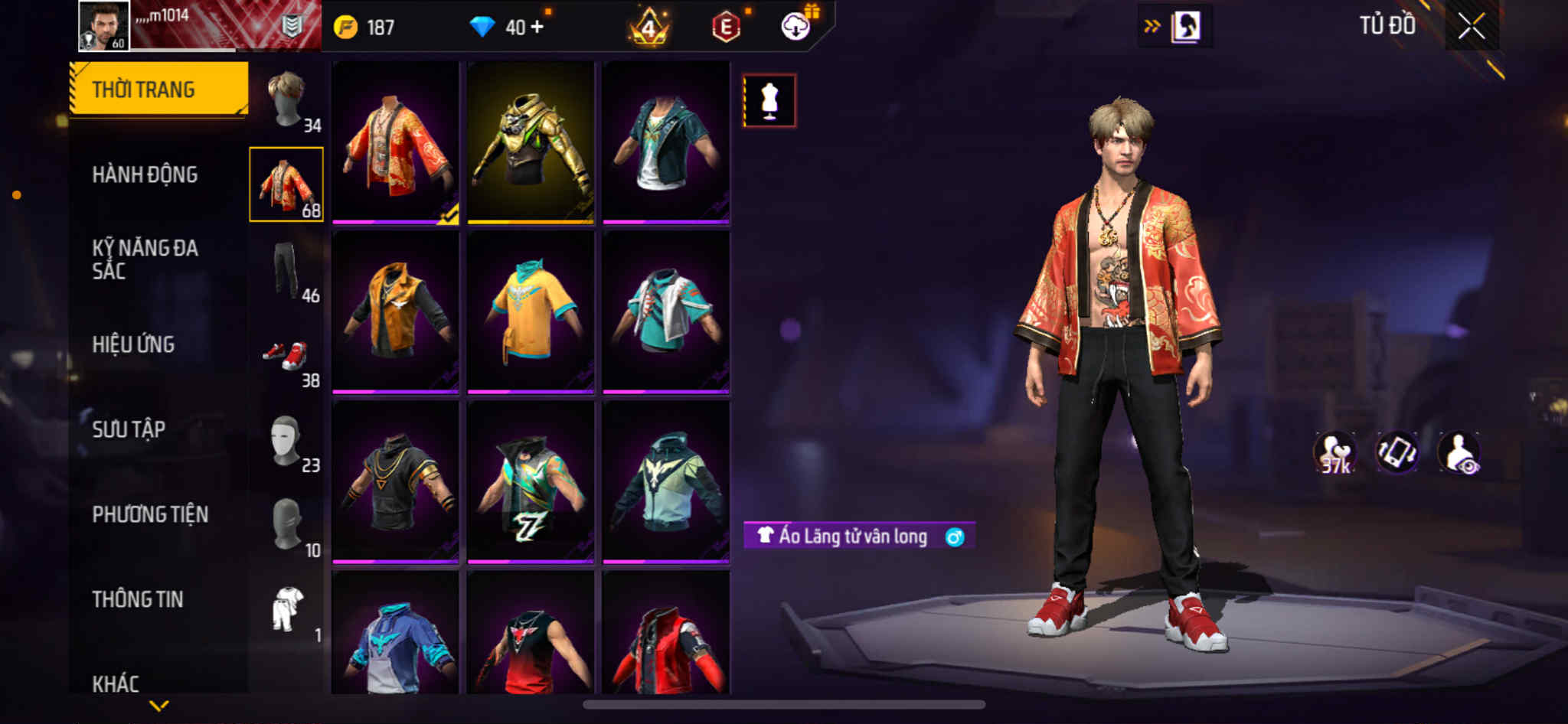The image size is (1568, 724).
Task: Switch to the HÀNH ĐỘNG tab
Action: [x=145, y=175]
